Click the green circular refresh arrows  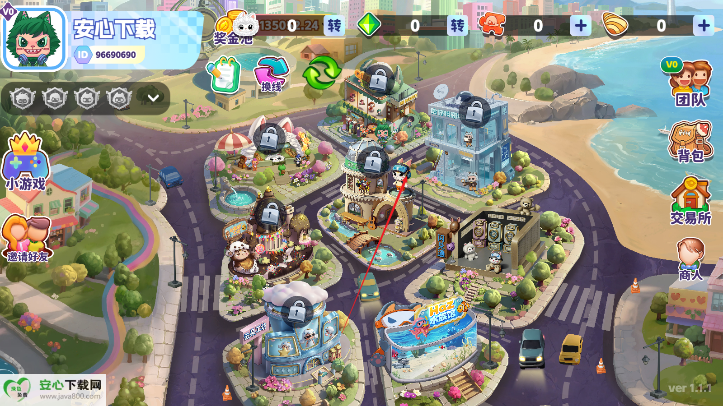click(x=322, y=73)
